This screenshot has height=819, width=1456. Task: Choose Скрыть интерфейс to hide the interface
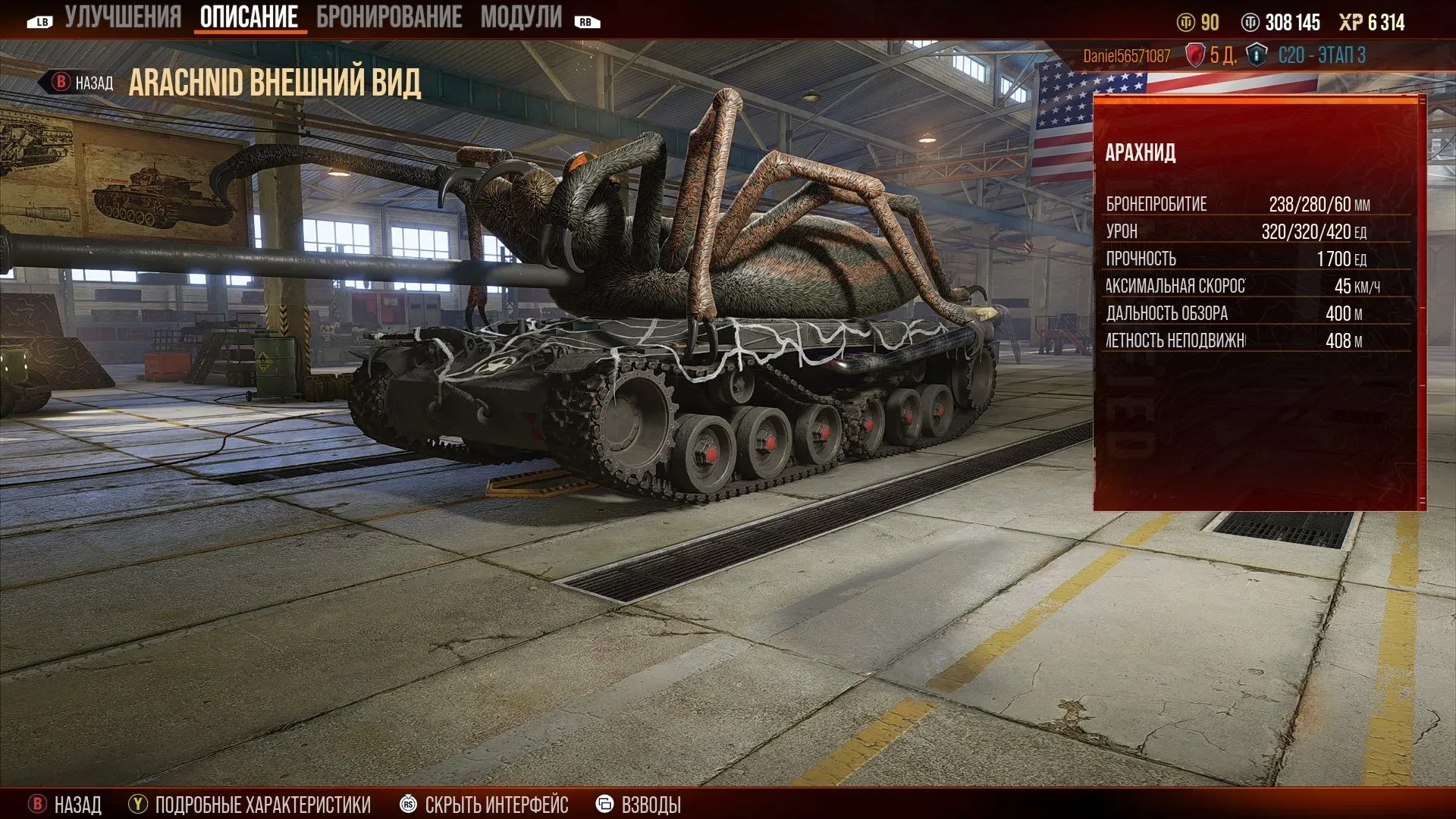click(x=485, y=804)
